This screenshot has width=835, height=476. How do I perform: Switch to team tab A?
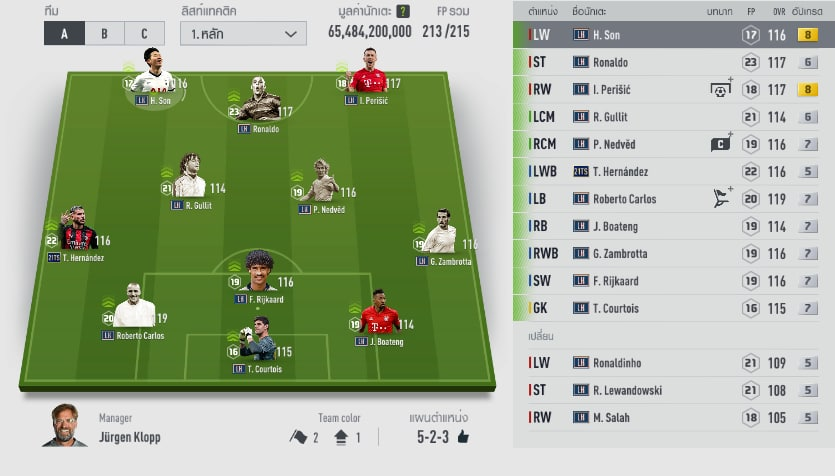pos(64,33)
